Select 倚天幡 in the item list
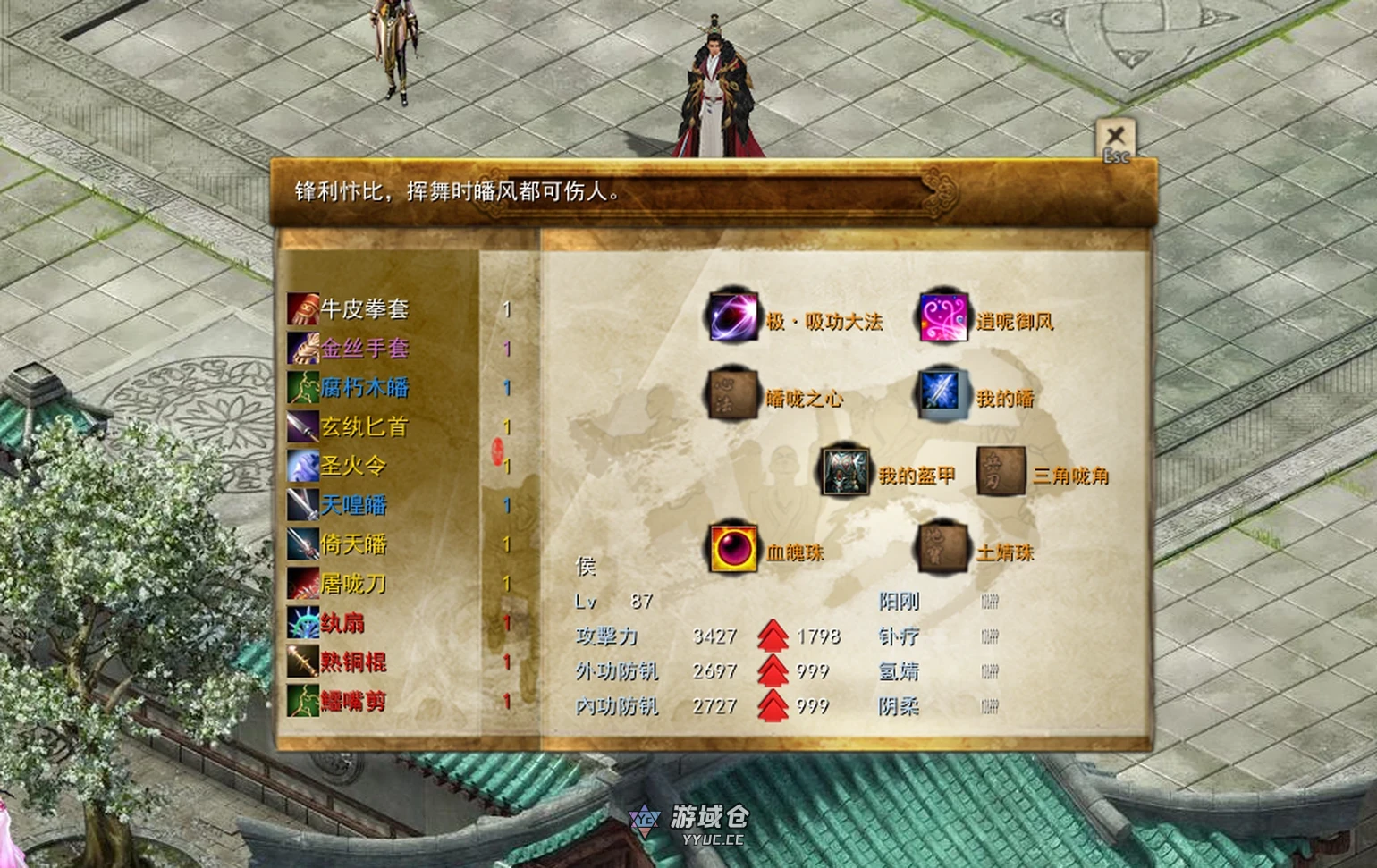The image size is (1377, 868). pyautogui.click(x=353, y=544)
